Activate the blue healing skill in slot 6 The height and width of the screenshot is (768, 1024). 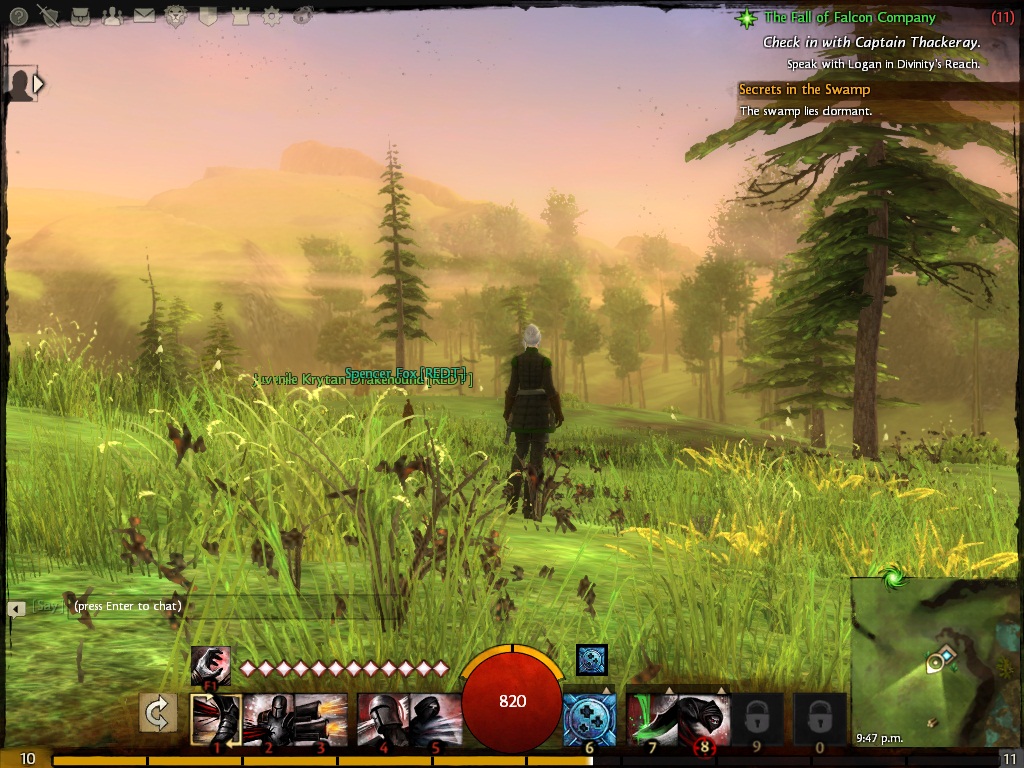pos(588,720)
